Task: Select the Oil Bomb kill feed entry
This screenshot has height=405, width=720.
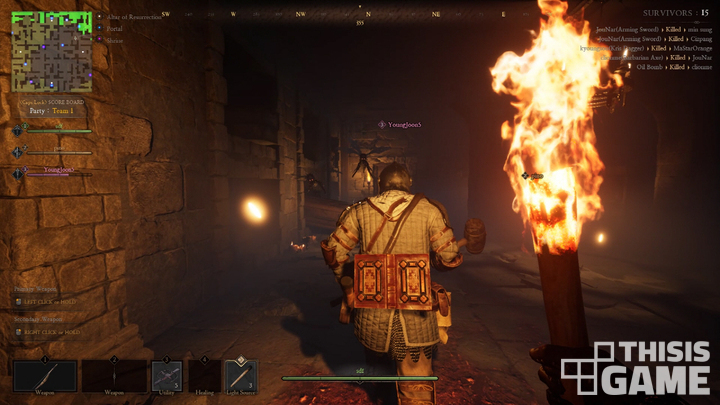Action: pyautogui.click(x=654, y=67)
